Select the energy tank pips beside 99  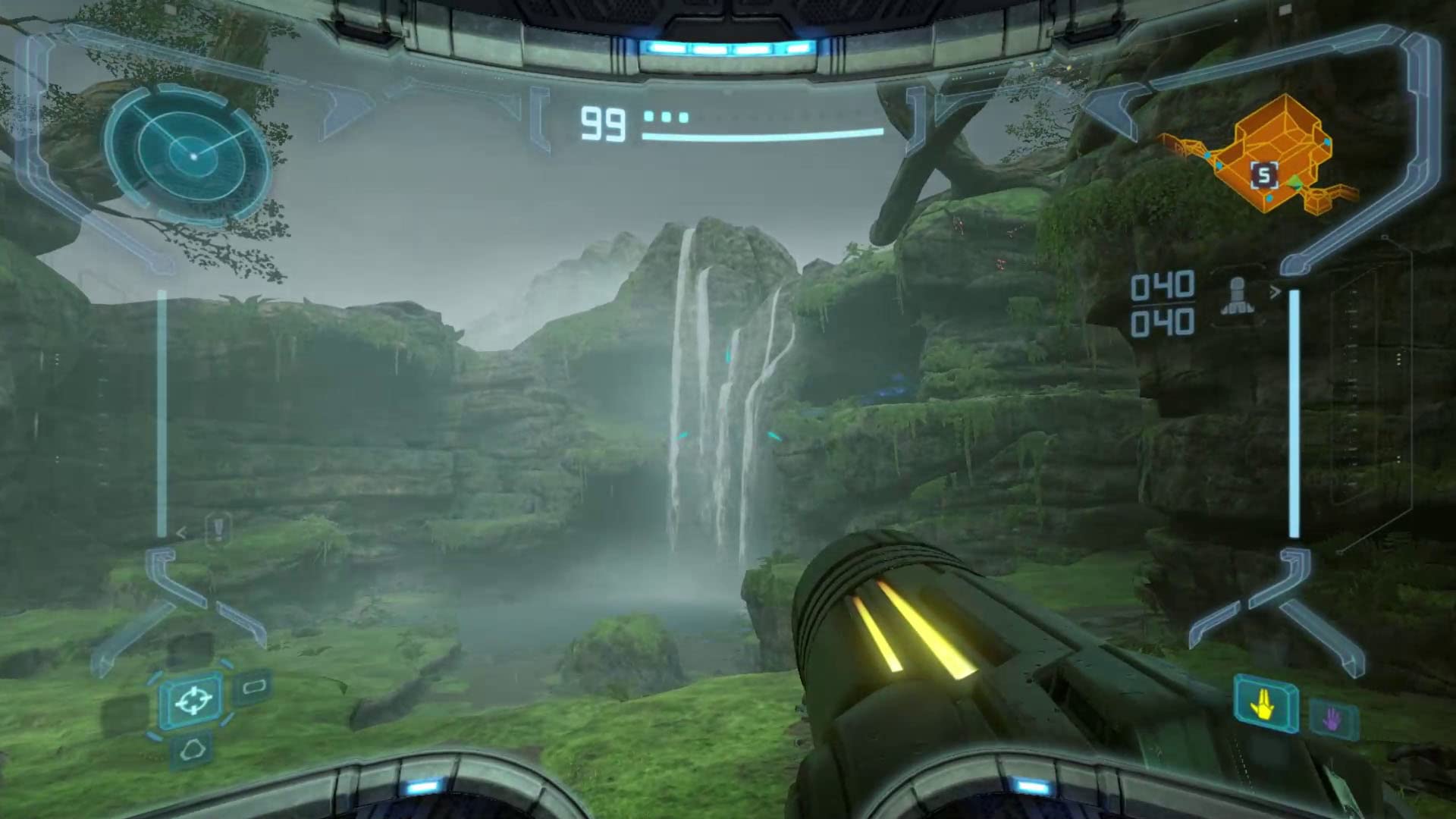coord(665,117)
